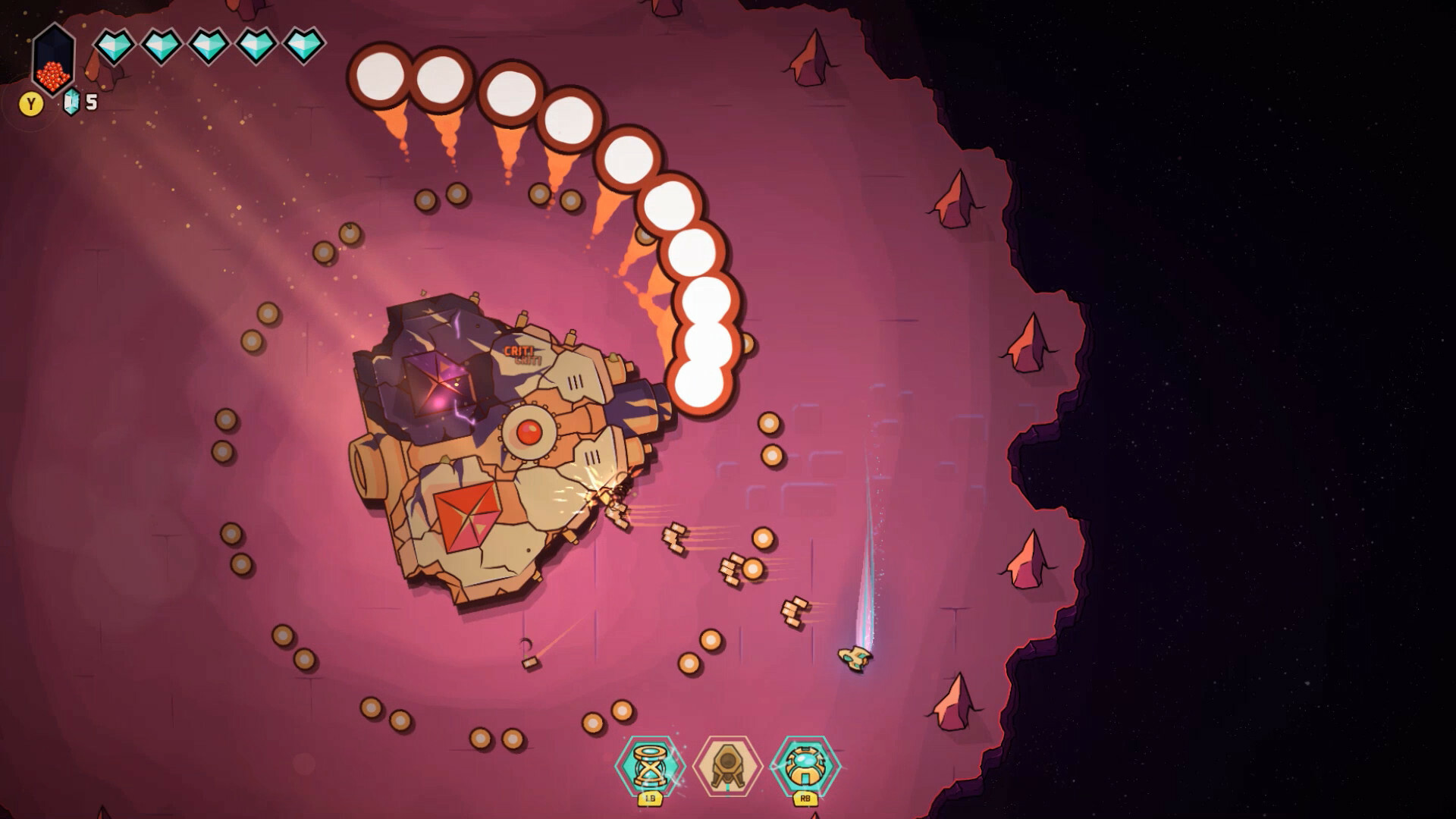The image size is (1456, 819).
Task: Expand the crystal count readout showing 5
Action: [x=80, y=101]
